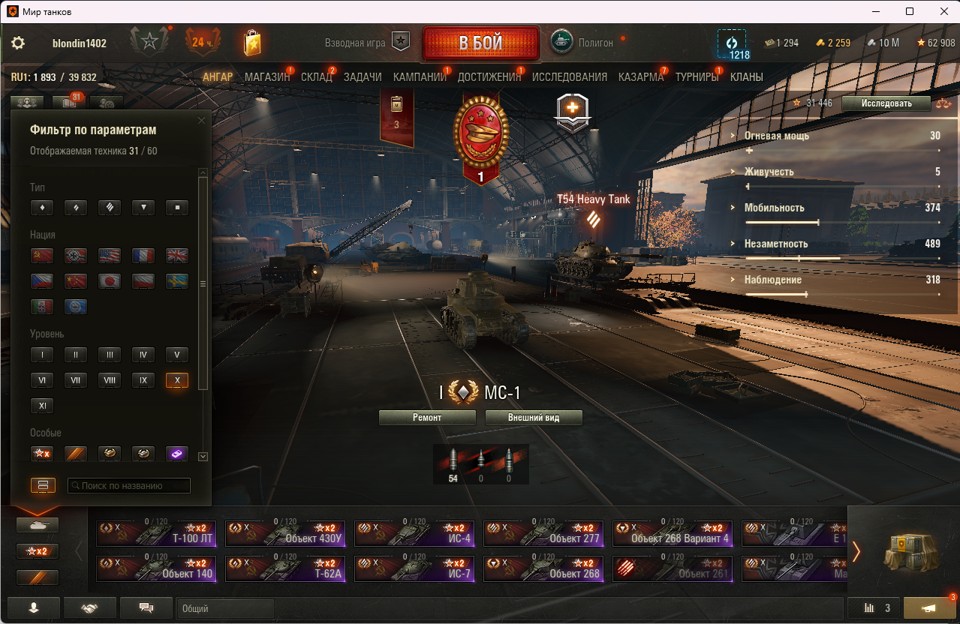
Task: Select the tier X level filter
Action: (x=177, y=380)
